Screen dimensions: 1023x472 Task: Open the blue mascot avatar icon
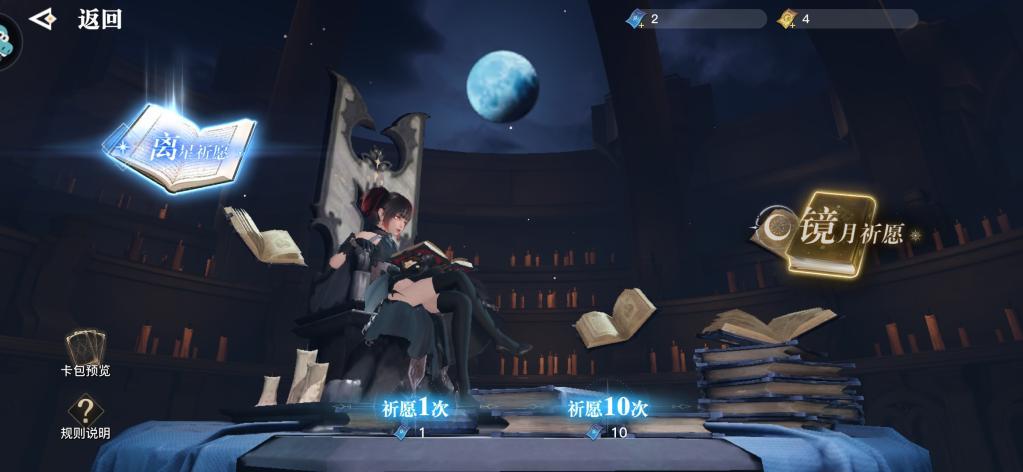pos(6,40)
